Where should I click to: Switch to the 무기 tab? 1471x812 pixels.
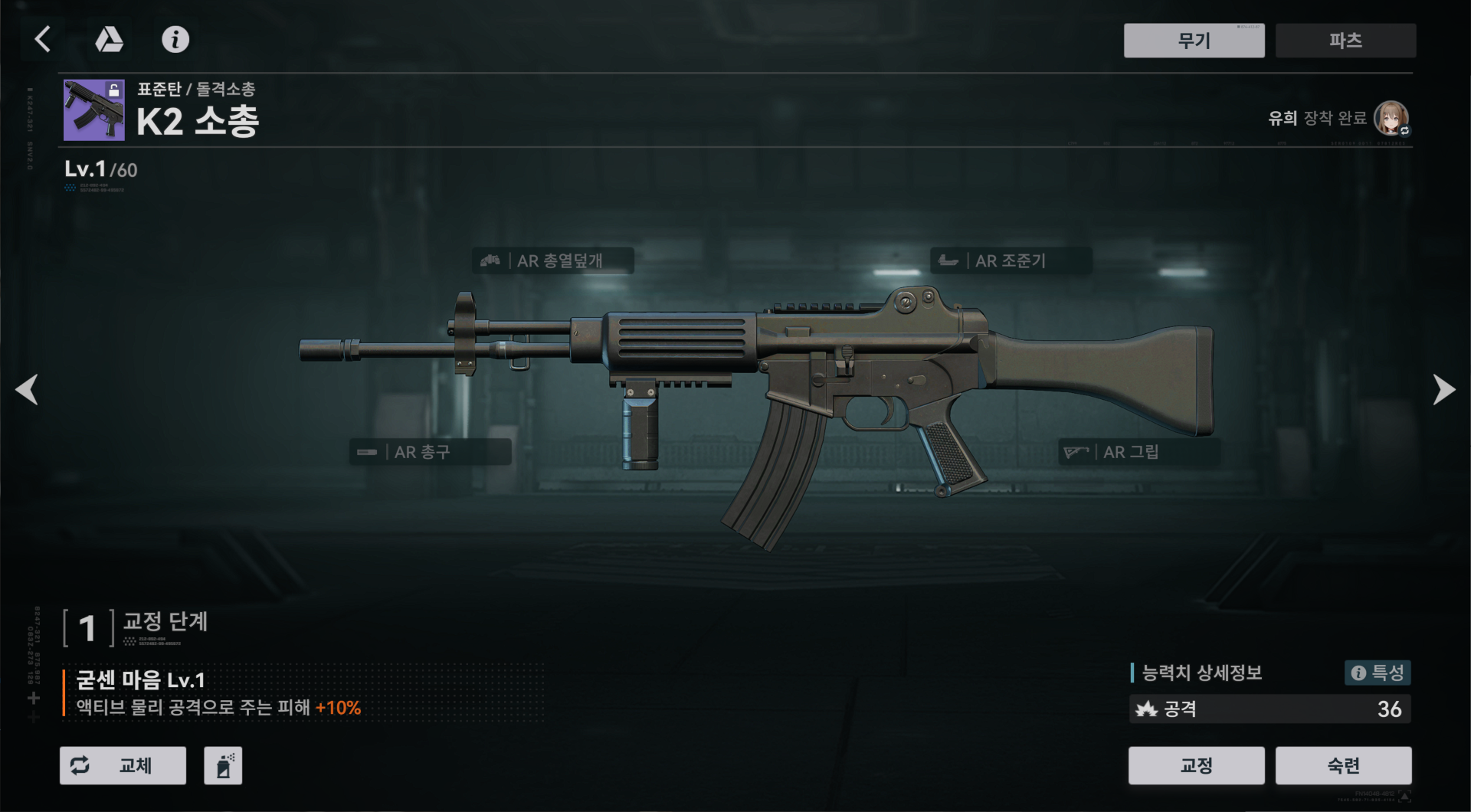[x=1194, y=41]
